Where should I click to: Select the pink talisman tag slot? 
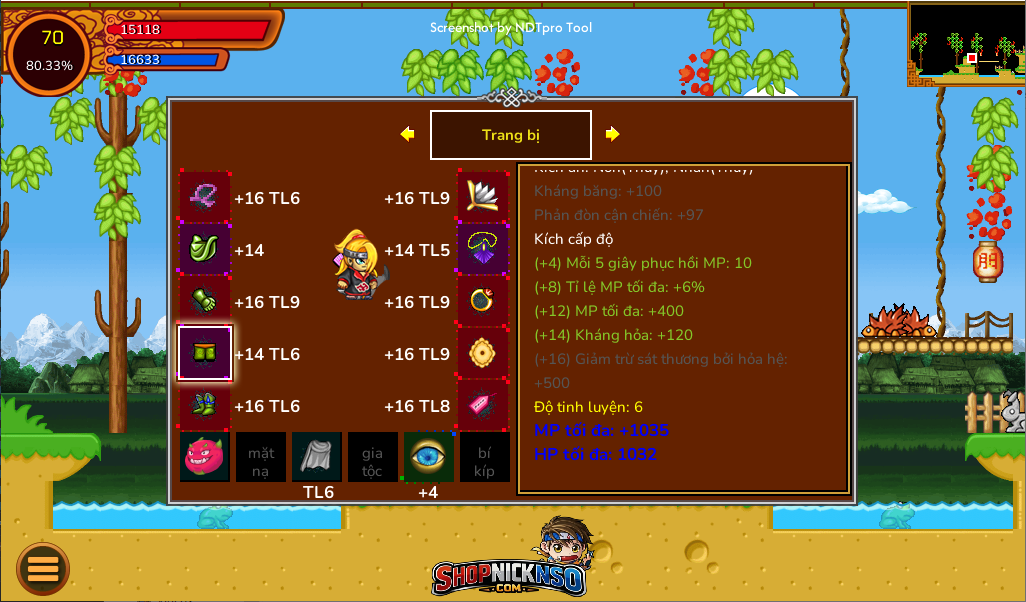483,405
